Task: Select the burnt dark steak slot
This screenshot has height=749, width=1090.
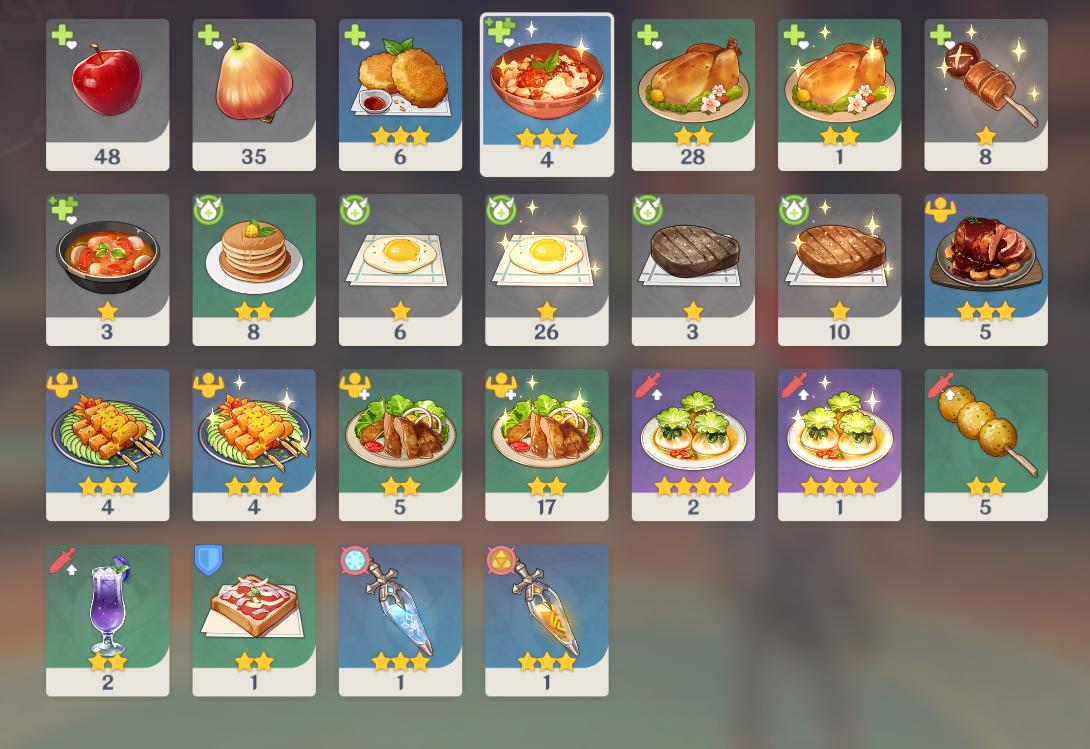Action: [x=693, y=269]
